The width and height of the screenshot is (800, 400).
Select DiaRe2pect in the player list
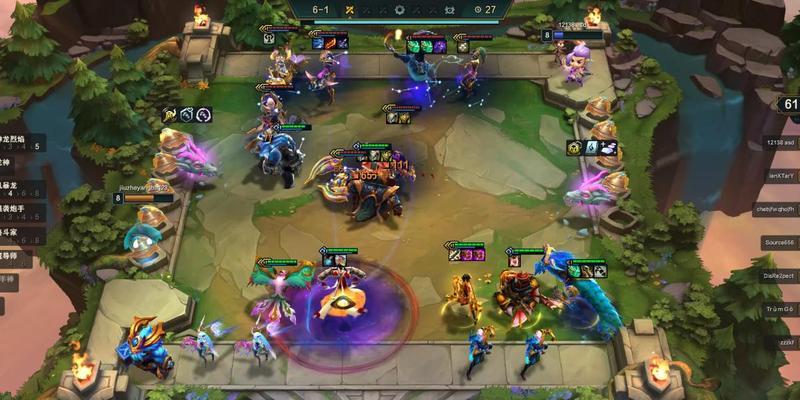coord(780,275)
